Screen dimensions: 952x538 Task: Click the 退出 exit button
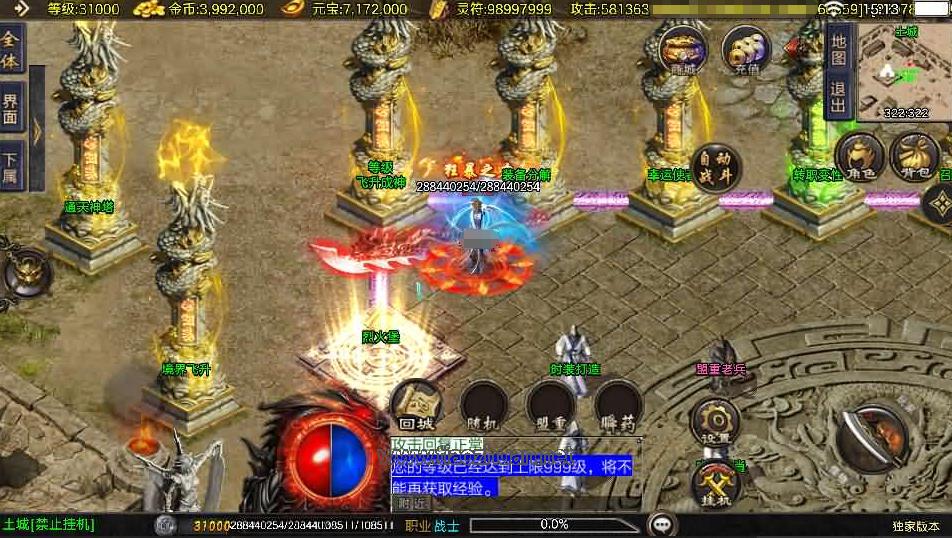(x=838, y=95)
